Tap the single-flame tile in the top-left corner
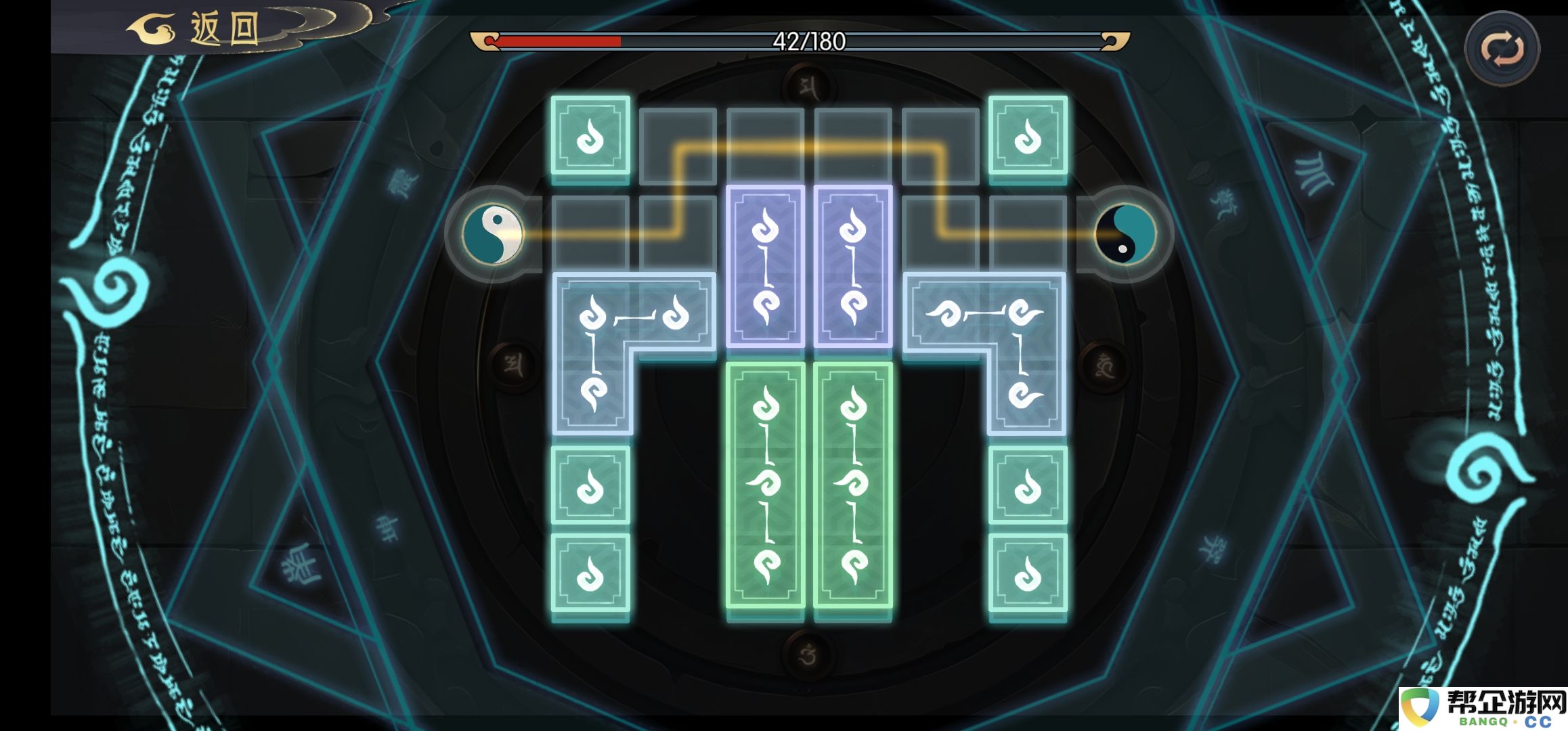Viewport: 1568px width, 731px height. tap(590, 136)
